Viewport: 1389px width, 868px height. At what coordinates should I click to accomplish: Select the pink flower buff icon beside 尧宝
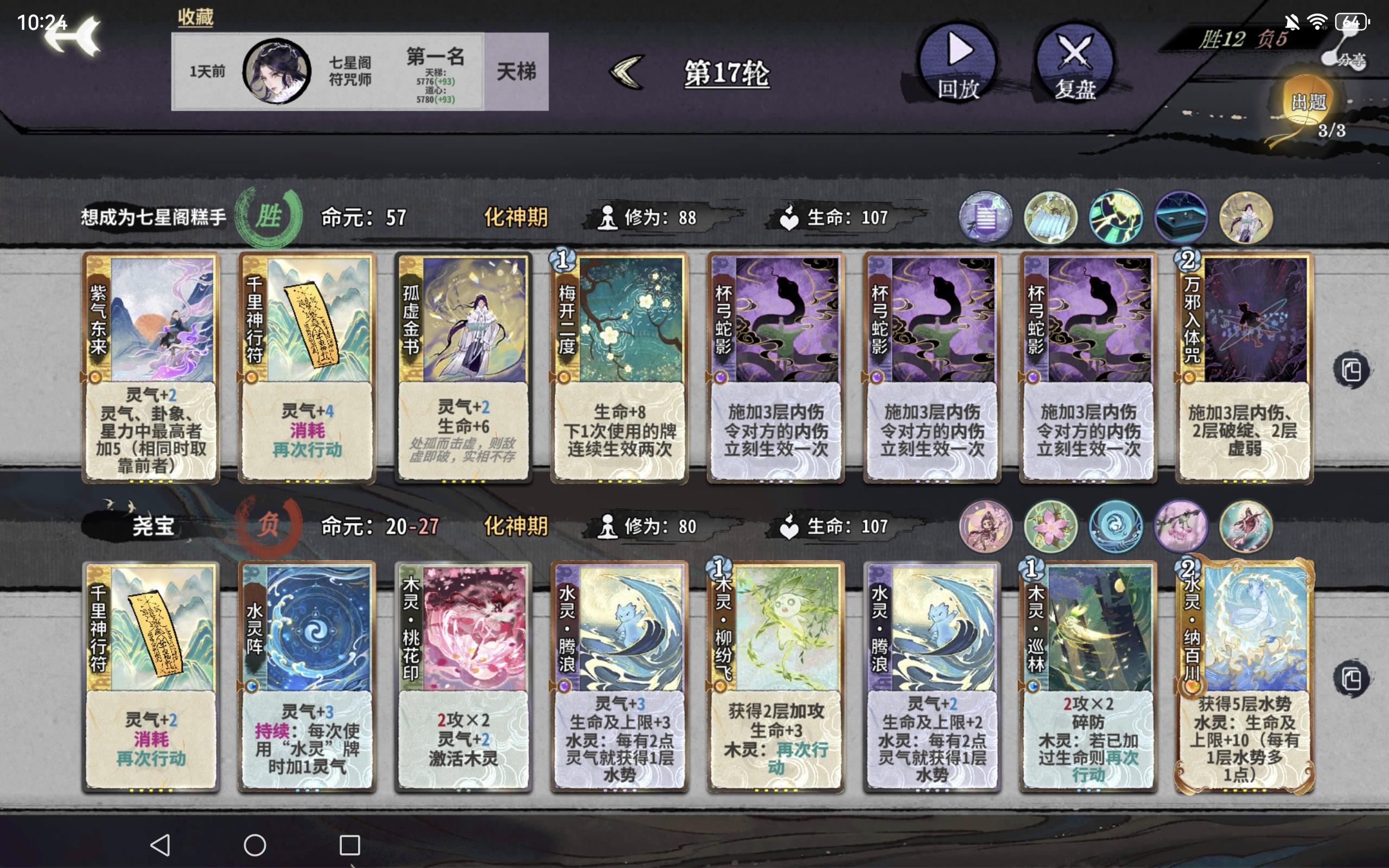point(1050,526)
